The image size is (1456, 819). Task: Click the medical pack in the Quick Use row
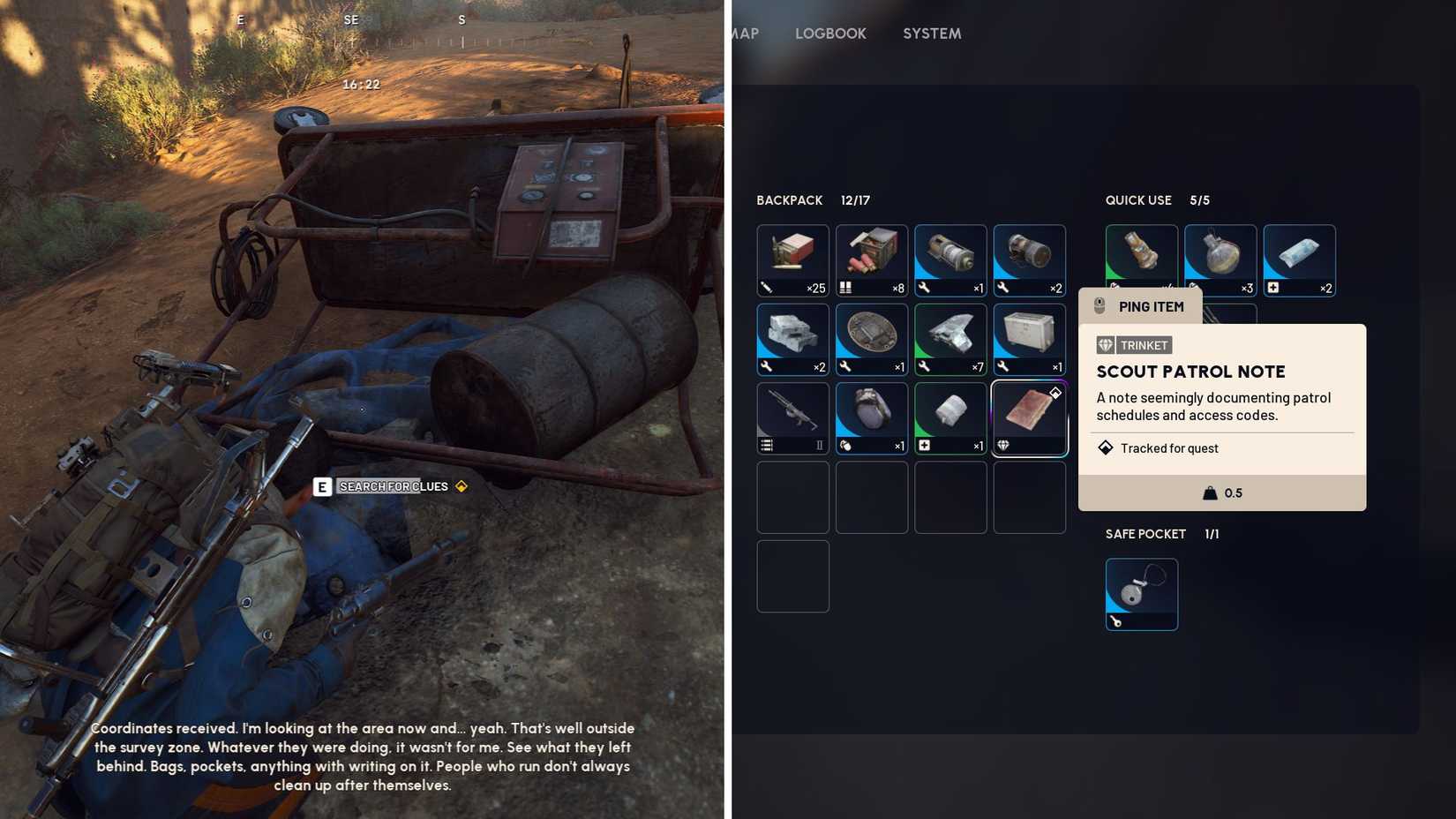(x=1299, y=260)
